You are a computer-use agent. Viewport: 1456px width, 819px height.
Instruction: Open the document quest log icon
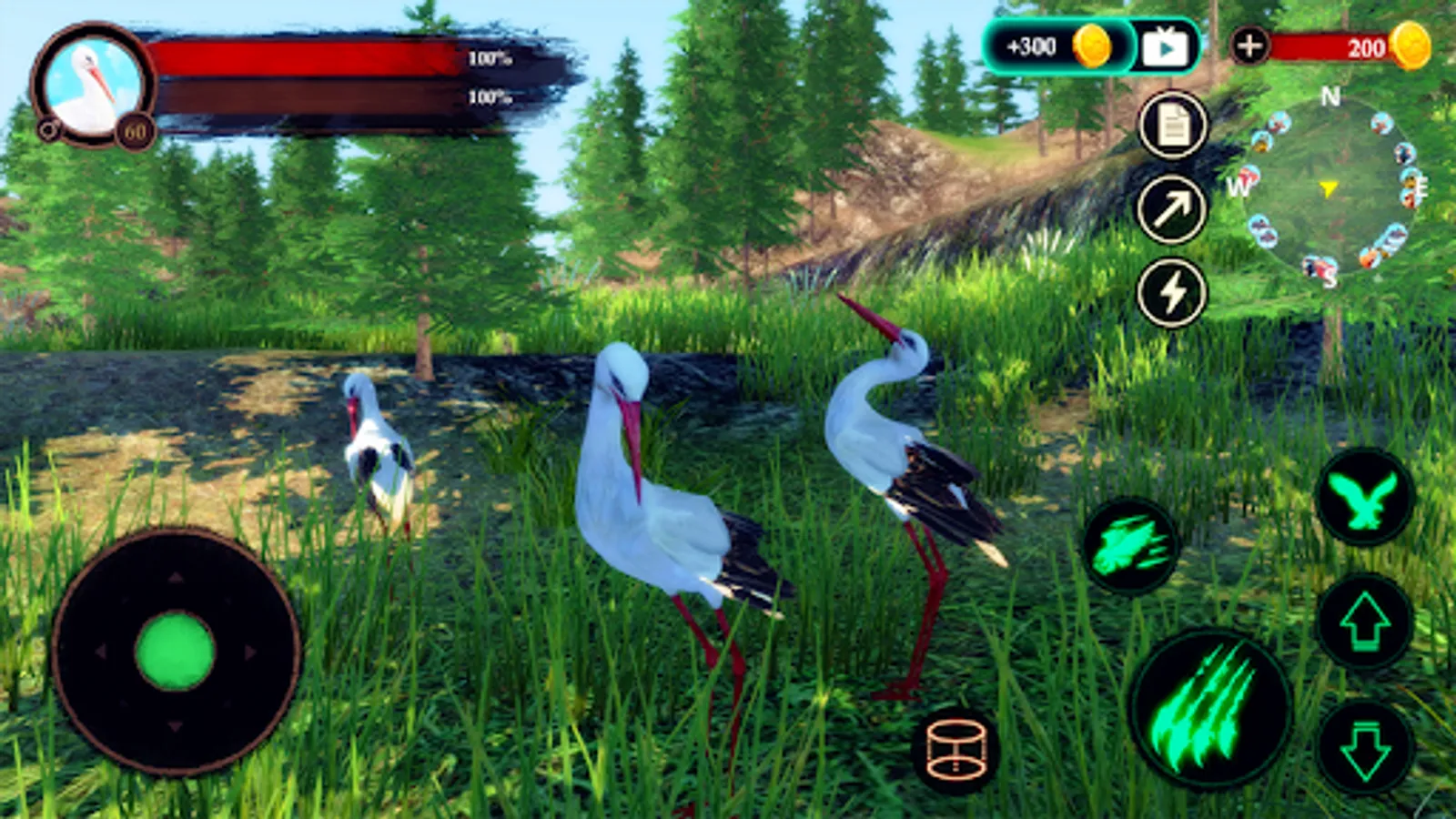point(1173,126)
